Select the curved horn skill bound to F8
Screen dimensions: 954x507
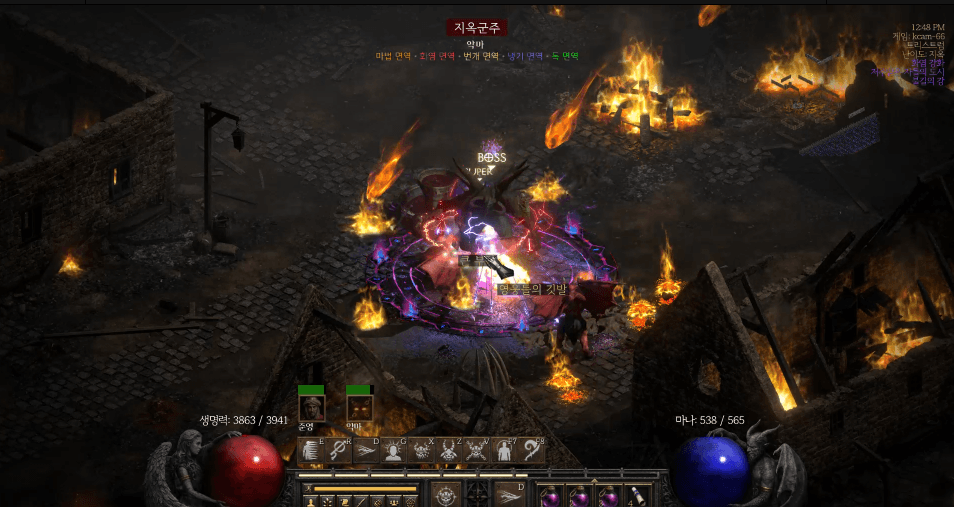tap(531, 451)
